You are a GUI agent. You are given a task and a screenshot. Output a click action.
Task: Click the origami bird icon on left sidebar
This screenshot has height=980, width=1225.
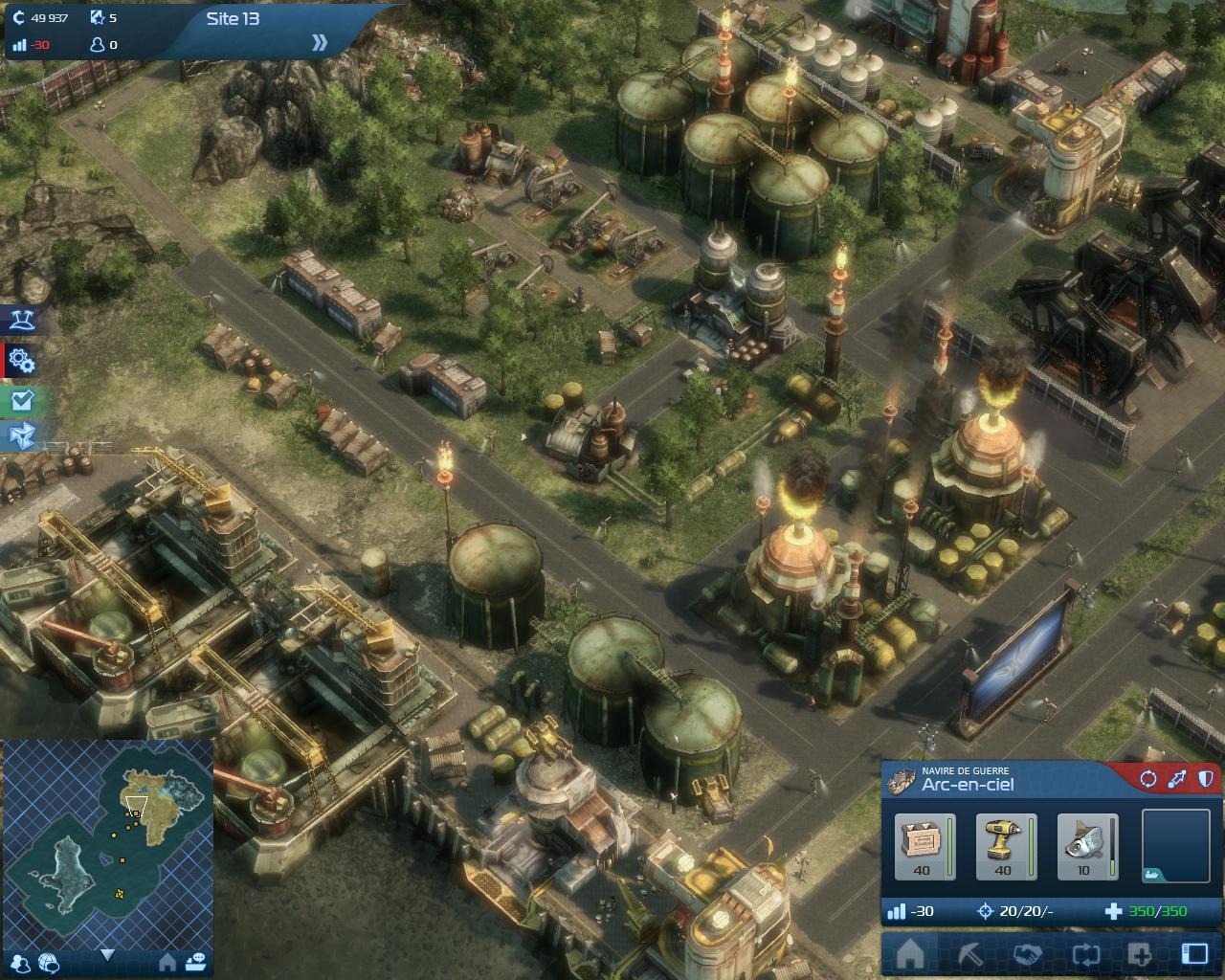point(21,436)
